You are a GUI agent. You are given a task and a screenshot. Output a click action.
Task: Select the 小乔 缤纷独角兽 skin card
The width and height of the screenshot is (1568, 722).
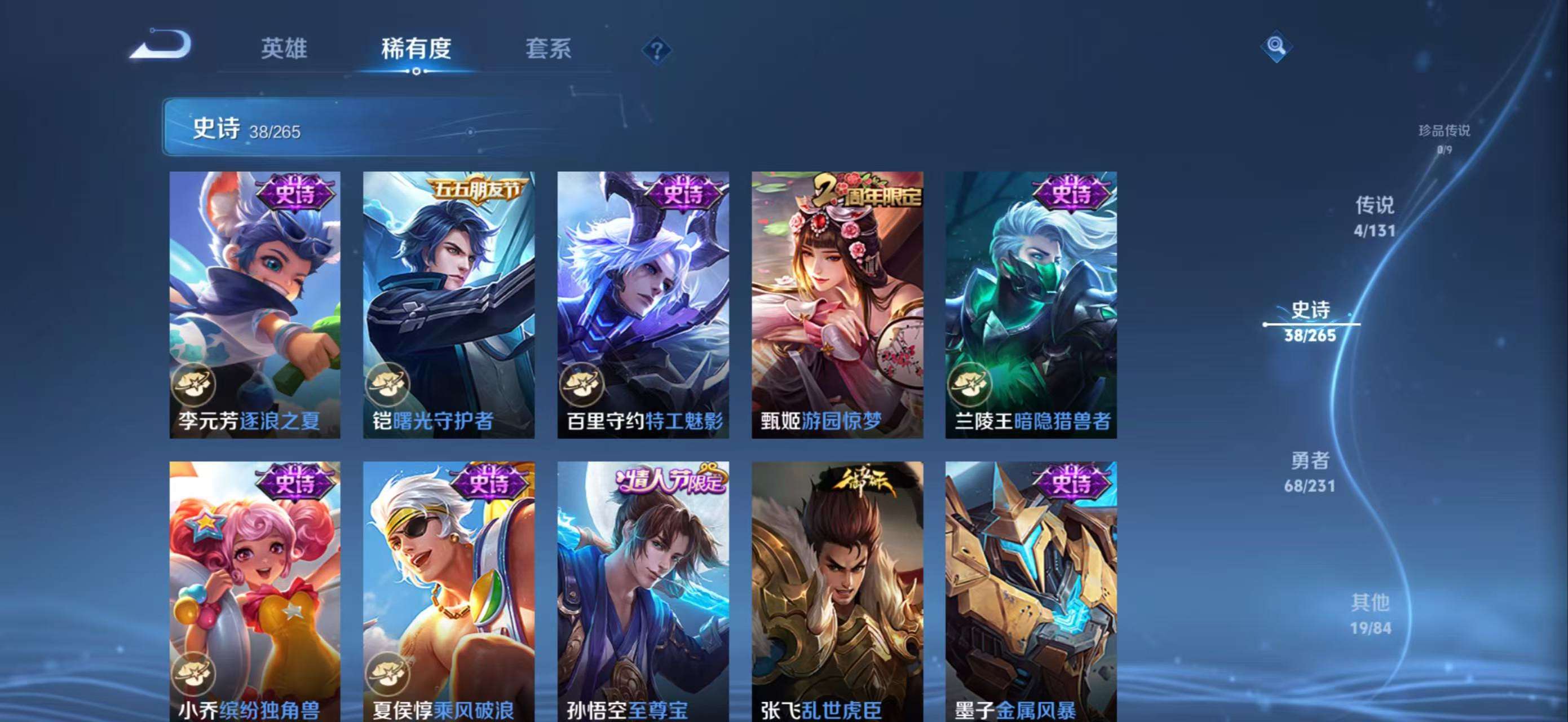pyautogui.click(x=254, y=591)
